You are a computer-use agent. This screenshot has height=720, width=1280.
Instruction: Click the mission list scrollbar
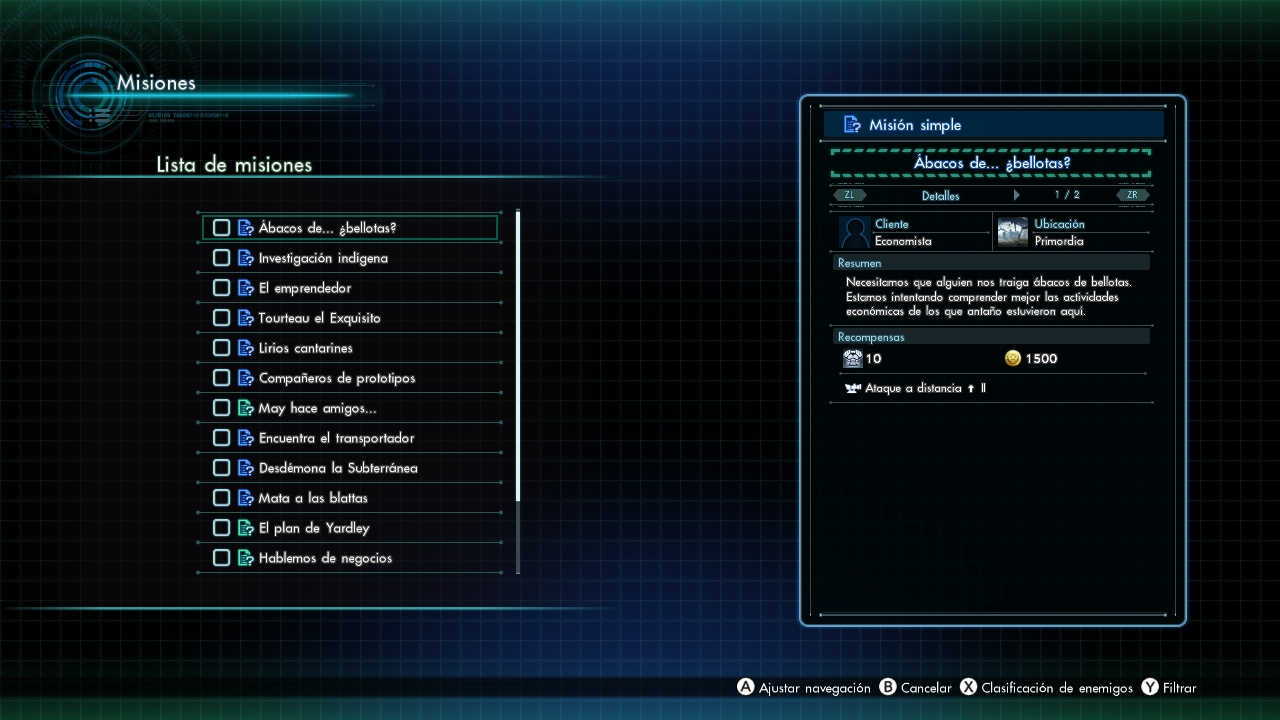518,356
